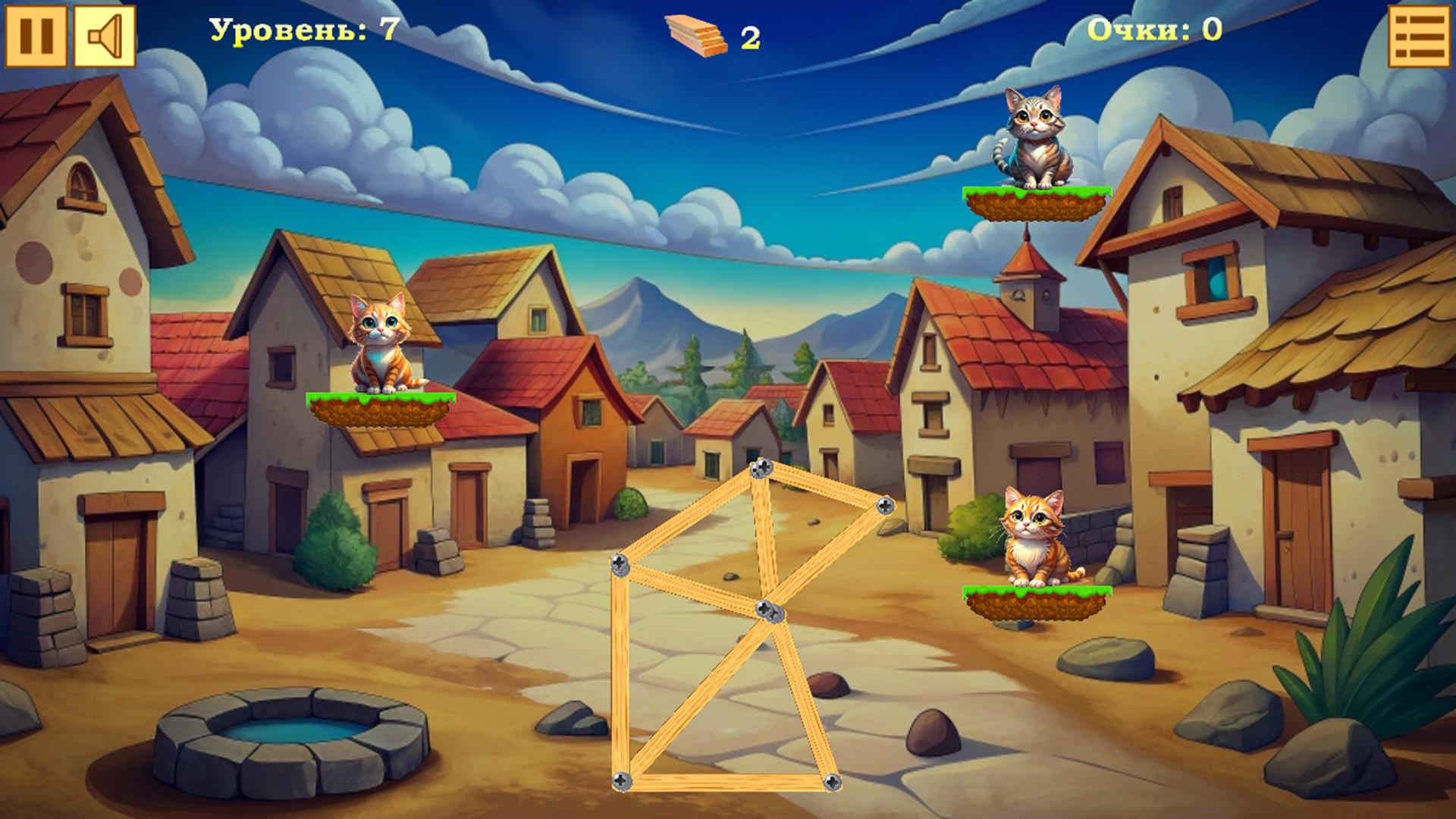Pause the game

(36, 36)
